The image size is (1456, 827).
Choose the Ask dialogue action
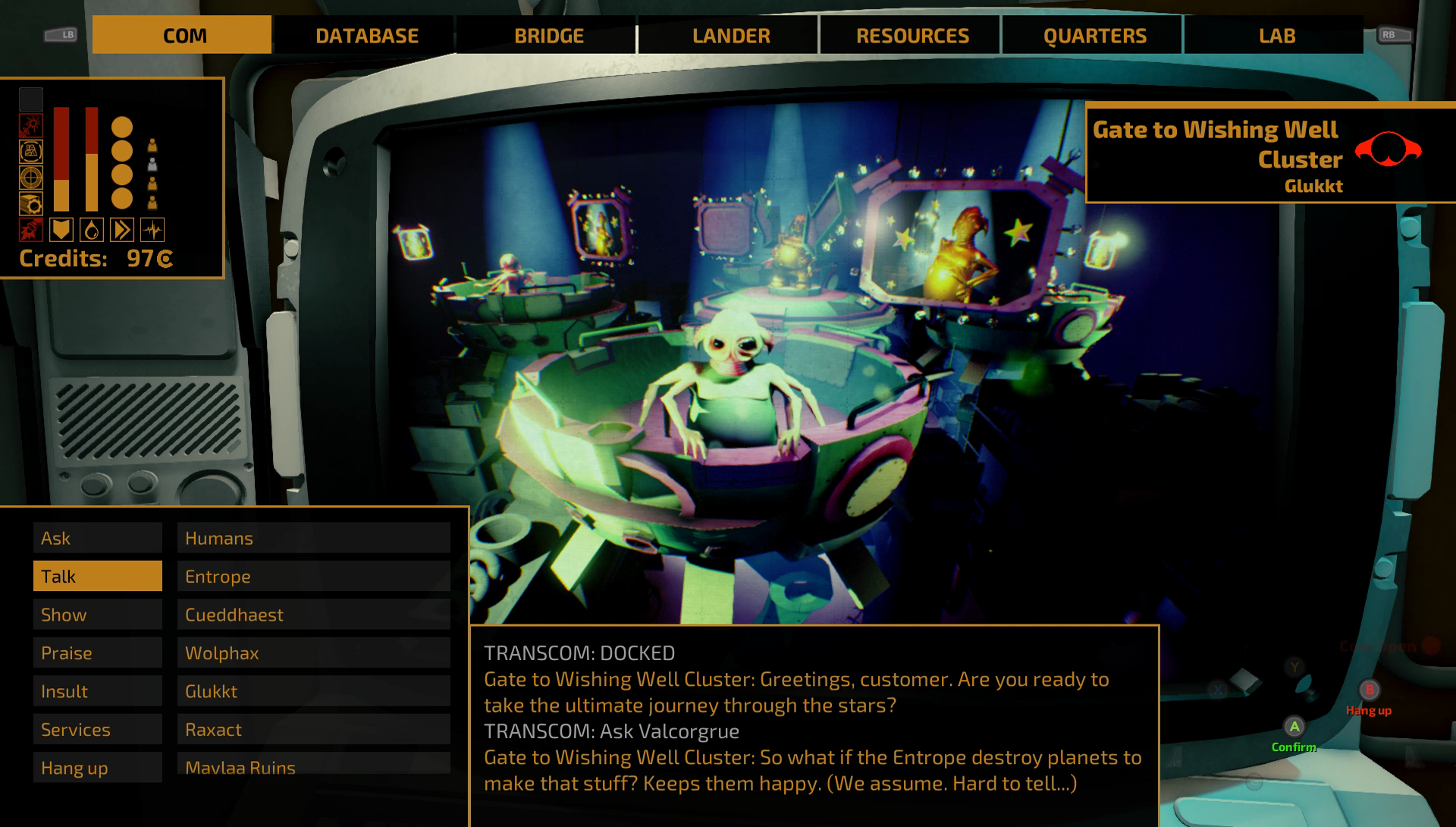click(98, 538)
